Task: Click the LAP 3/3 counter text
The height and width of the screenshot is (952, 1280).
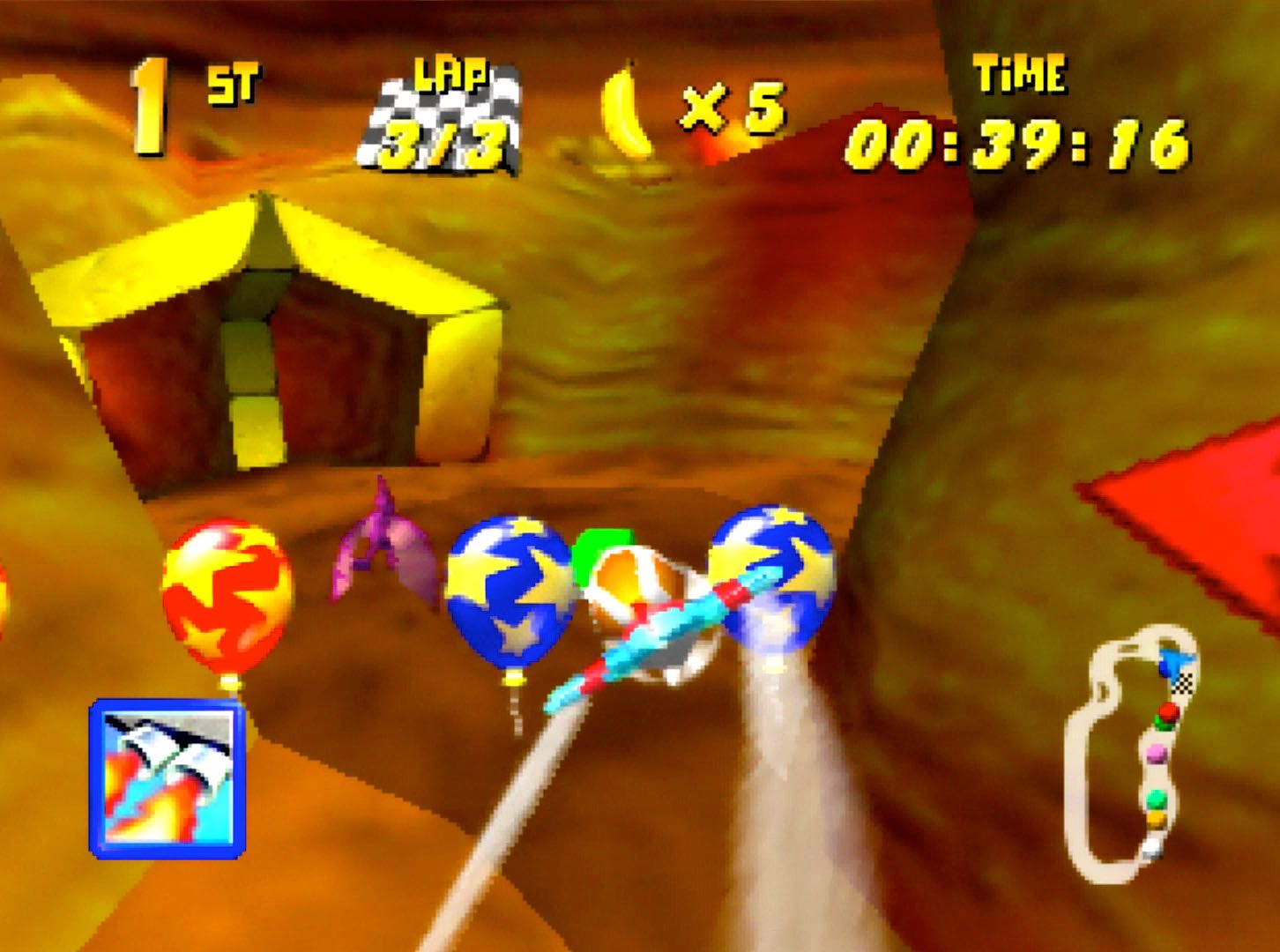Action: (x=441, y=148)
